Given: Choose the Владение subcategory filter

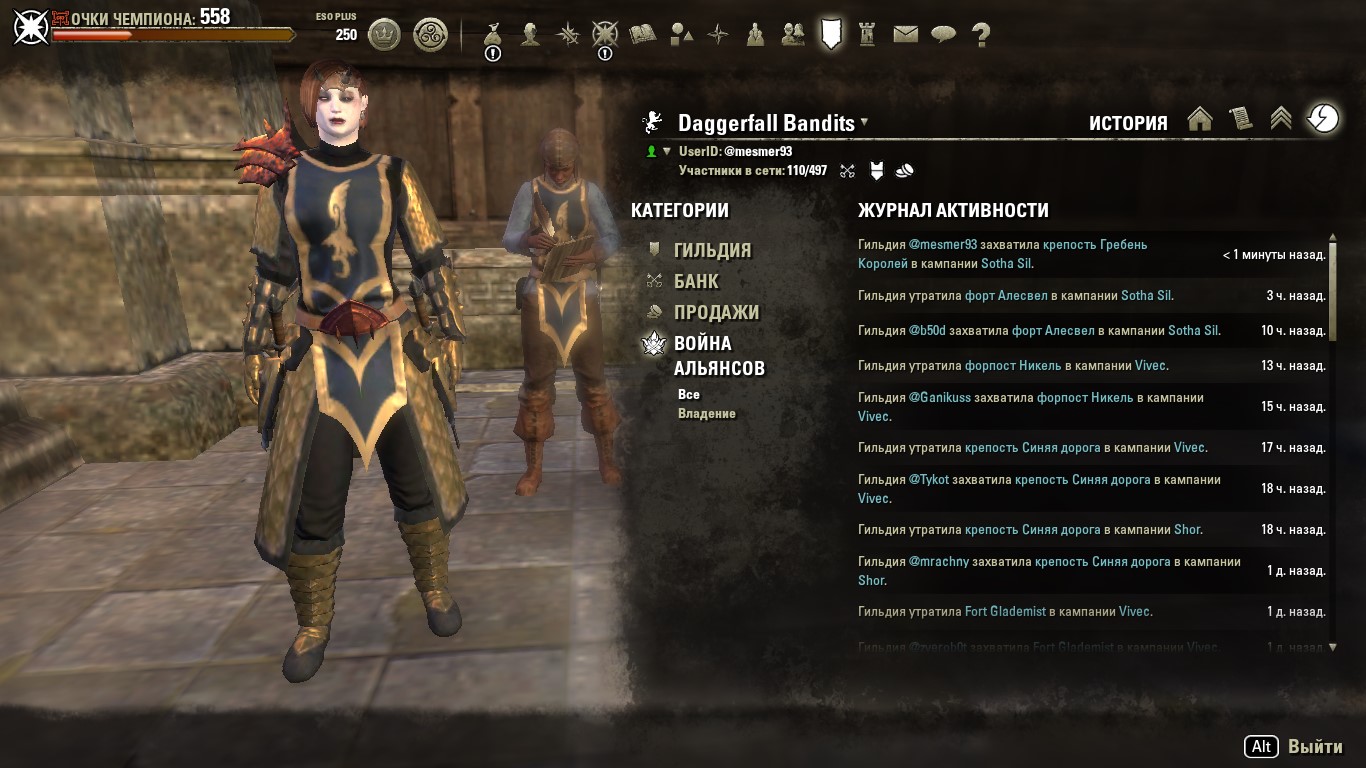Looking at the screenshot, I should click(706, 414).
